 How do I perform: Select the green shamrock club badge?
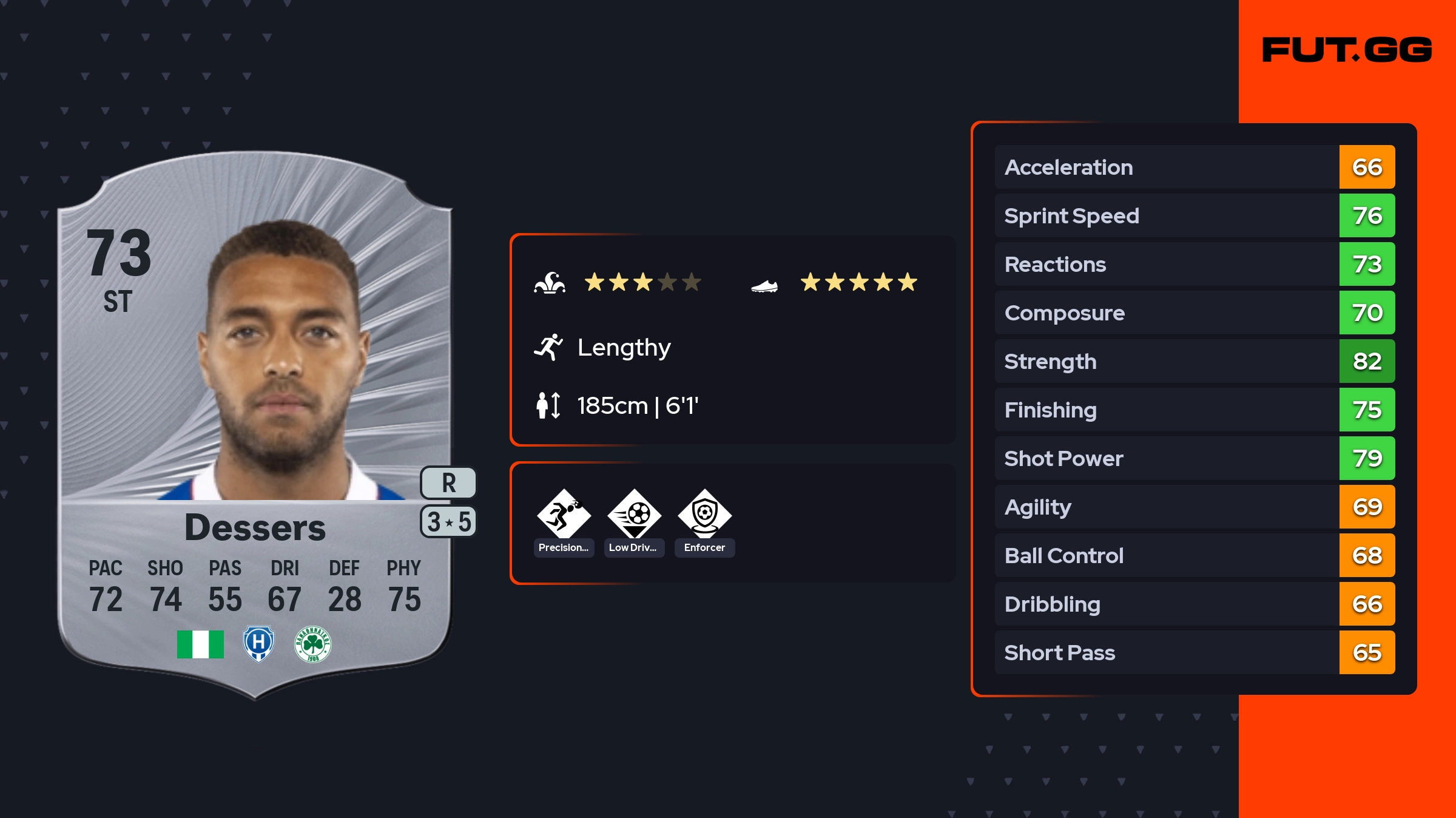click(x=312, y=644)
